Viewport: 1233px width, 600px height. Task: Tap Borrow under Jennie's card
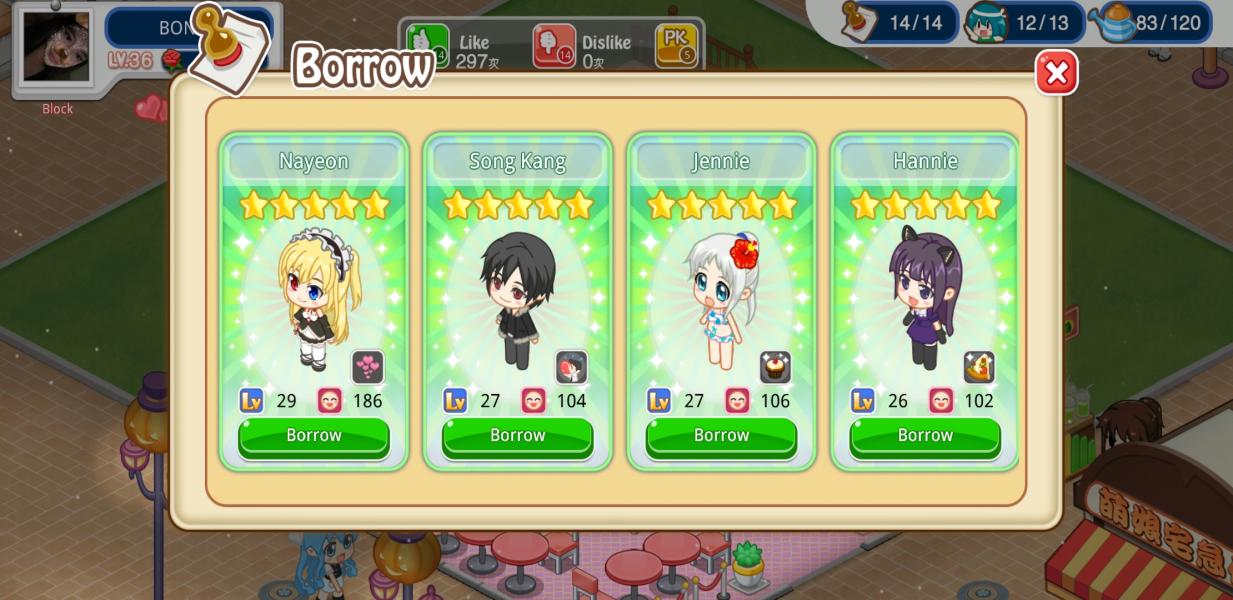(x=721, y=436)
